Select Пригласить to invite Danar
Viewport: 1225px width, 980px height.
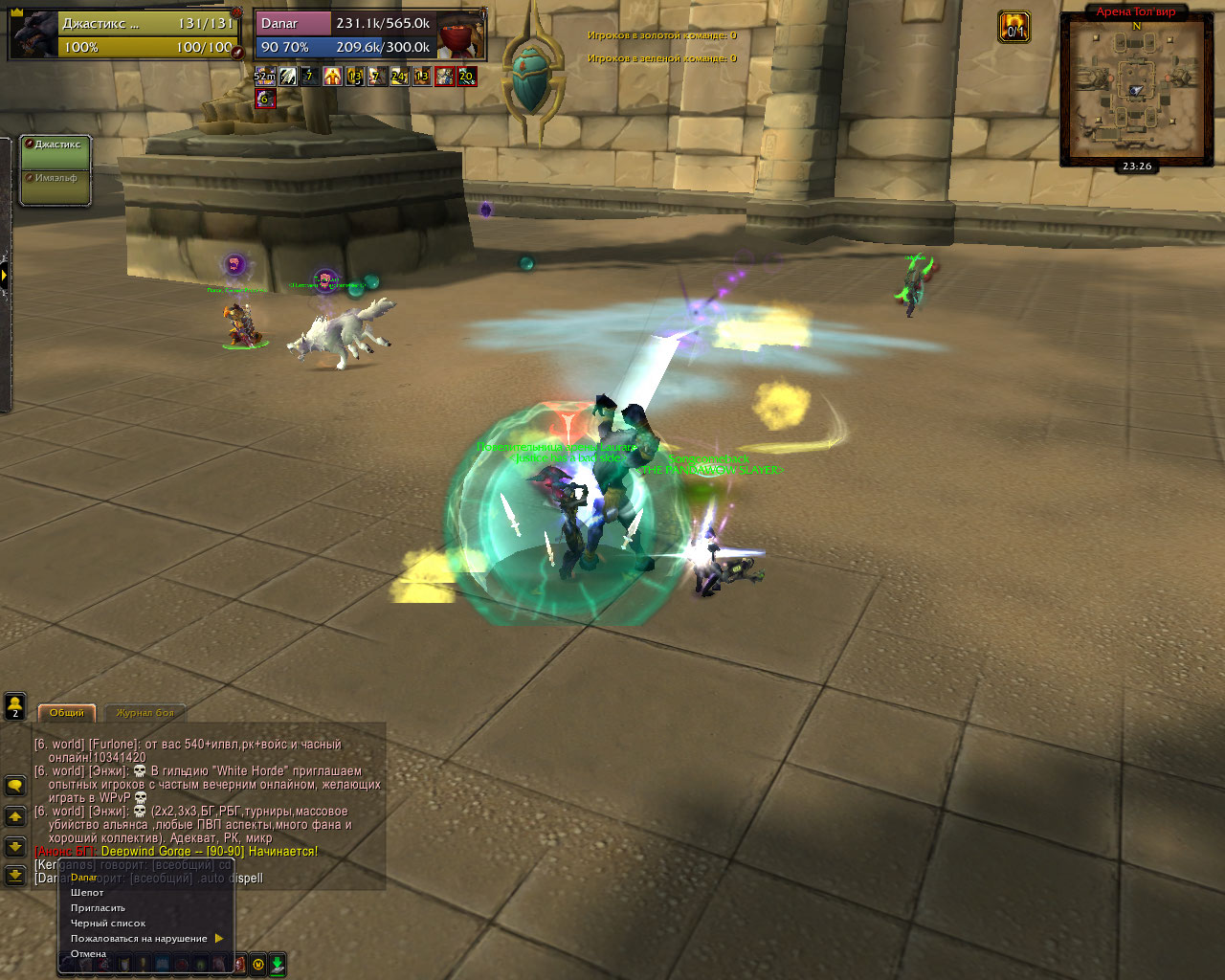click(x=98, y=908)
